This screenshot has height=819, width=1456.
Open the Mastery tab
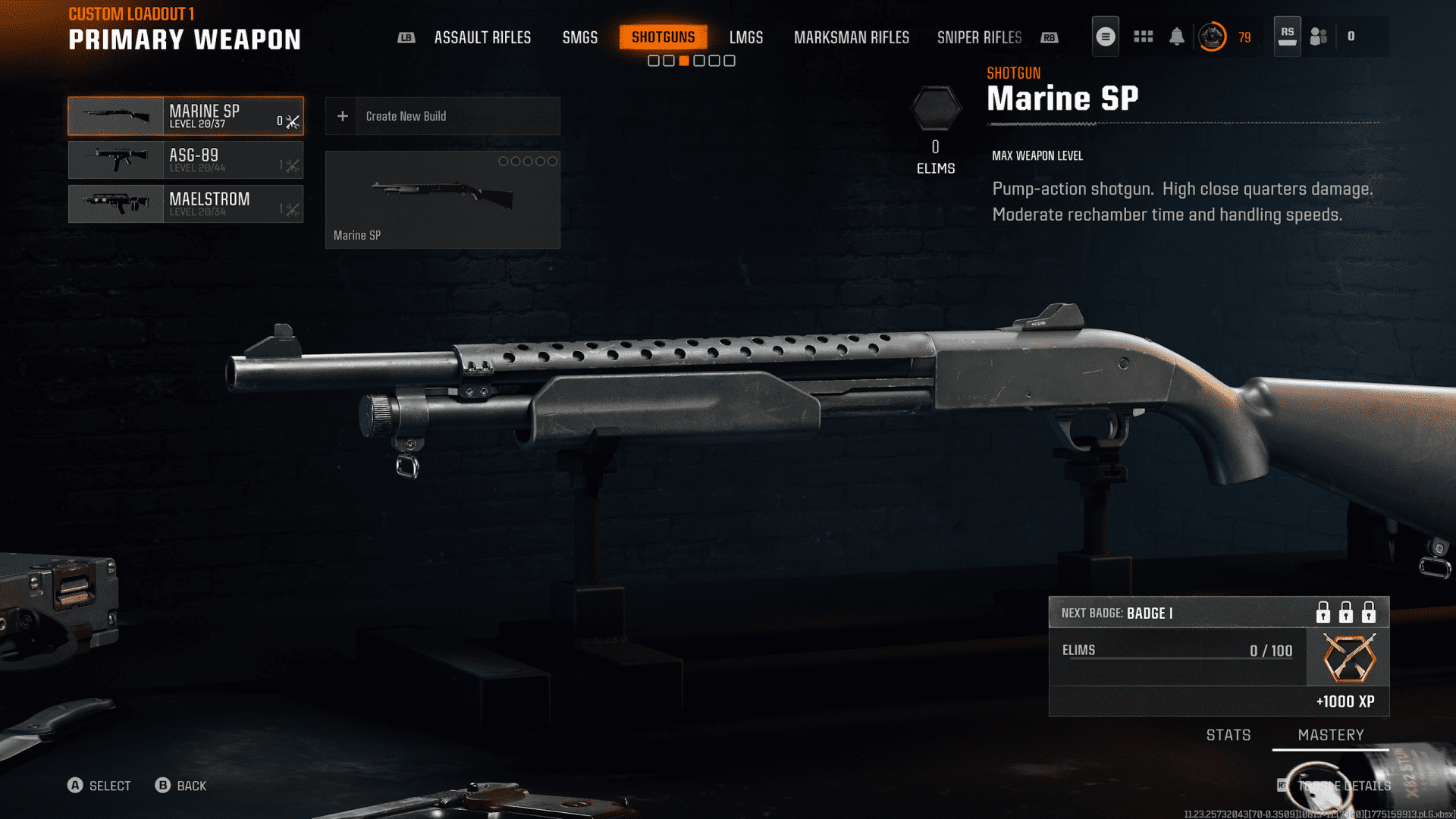point(1330,735)
